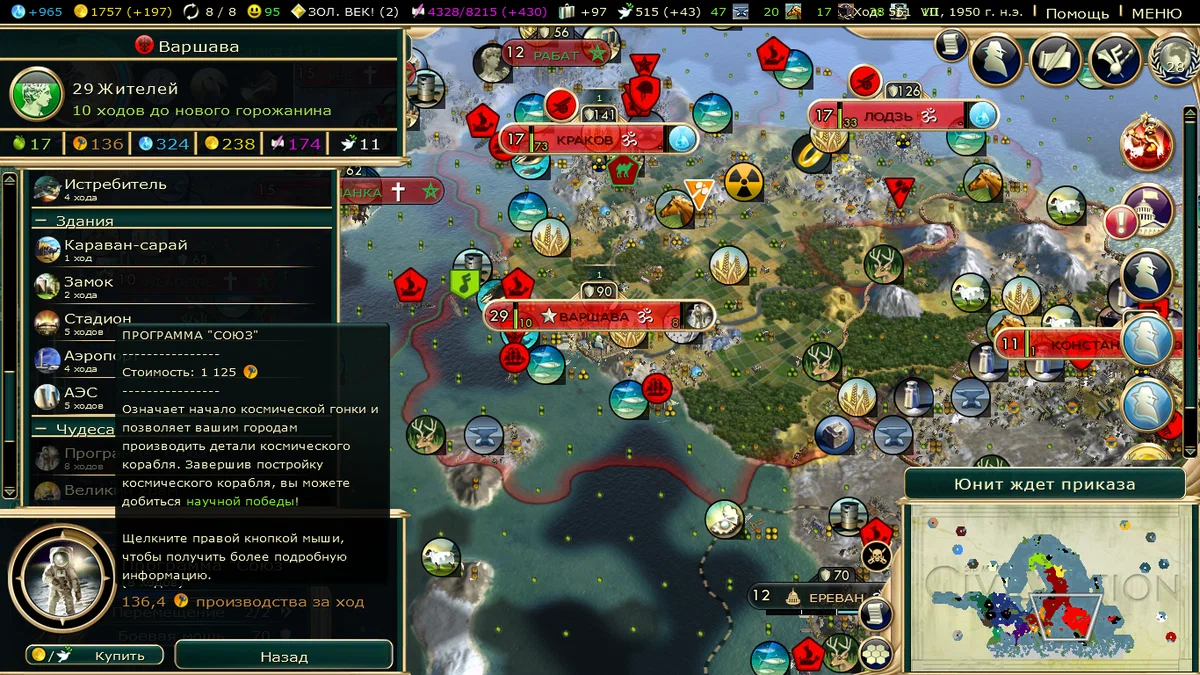
Task: Click the Юнит ждет приказа button
Action: [1043, 484]
